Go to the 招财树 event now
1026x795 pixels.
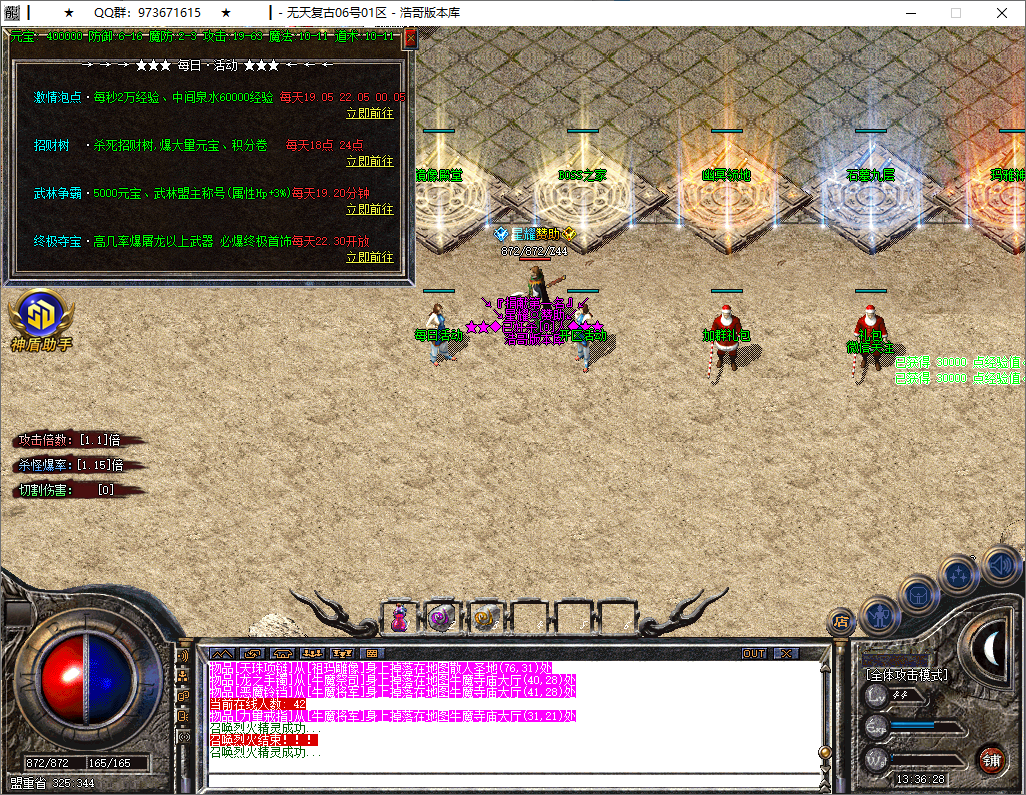tap(370, 161)
